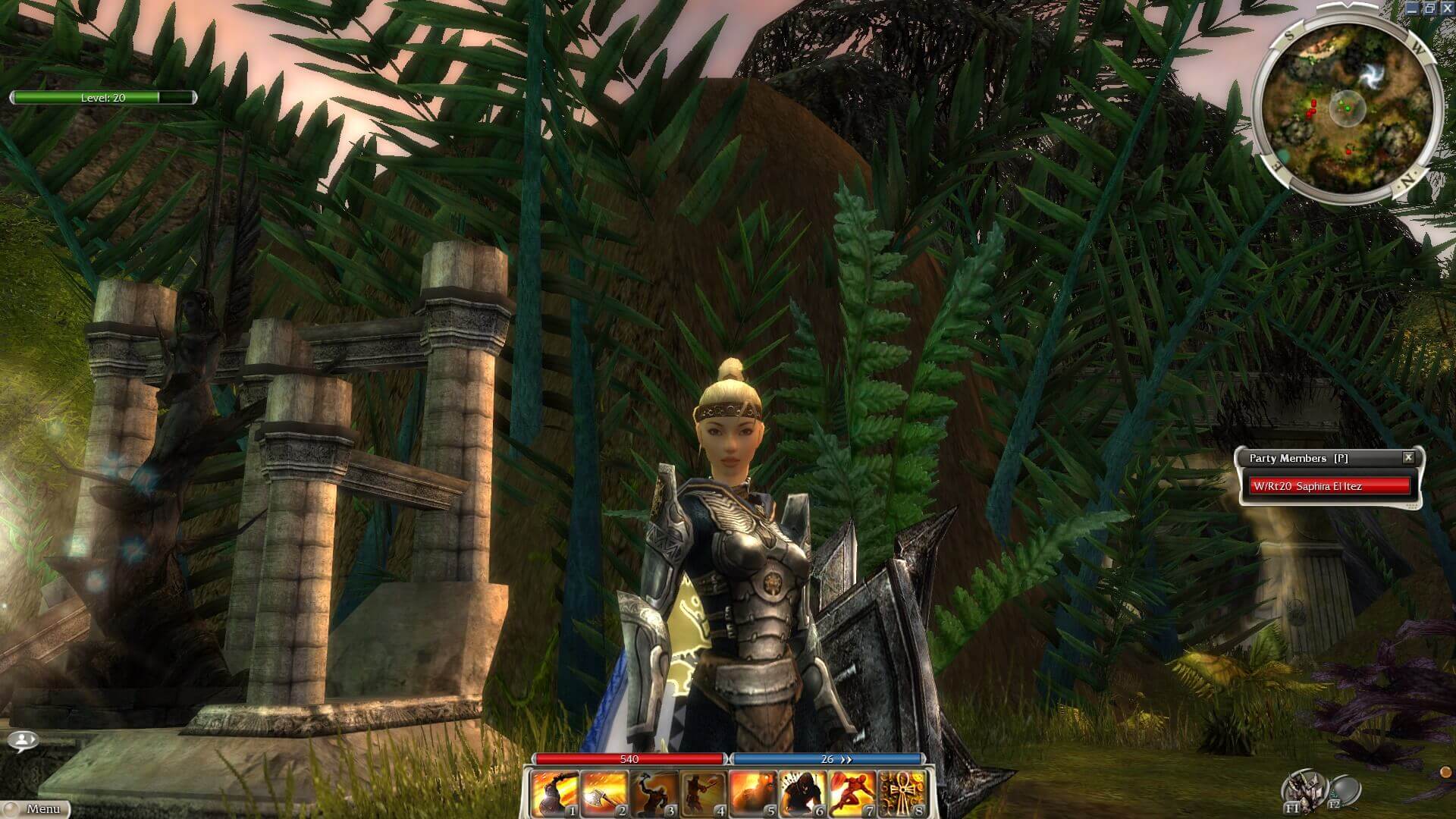Screen dimensions: 1456x819
Task: Activate the elite skill in slot 4
Action: 703,792
